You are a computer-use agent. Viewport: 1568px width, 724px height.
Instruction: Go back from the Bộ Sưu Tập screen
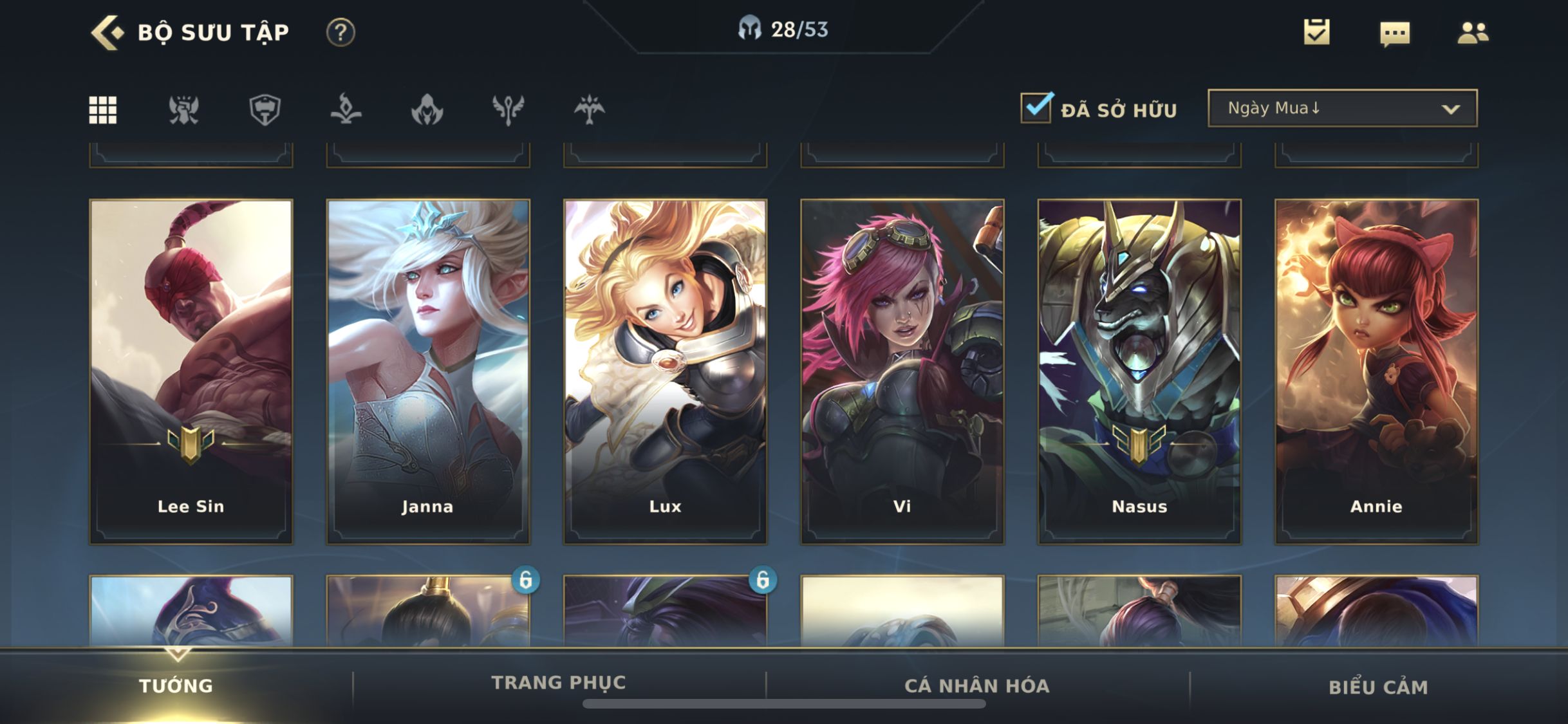tap(107, 32)
